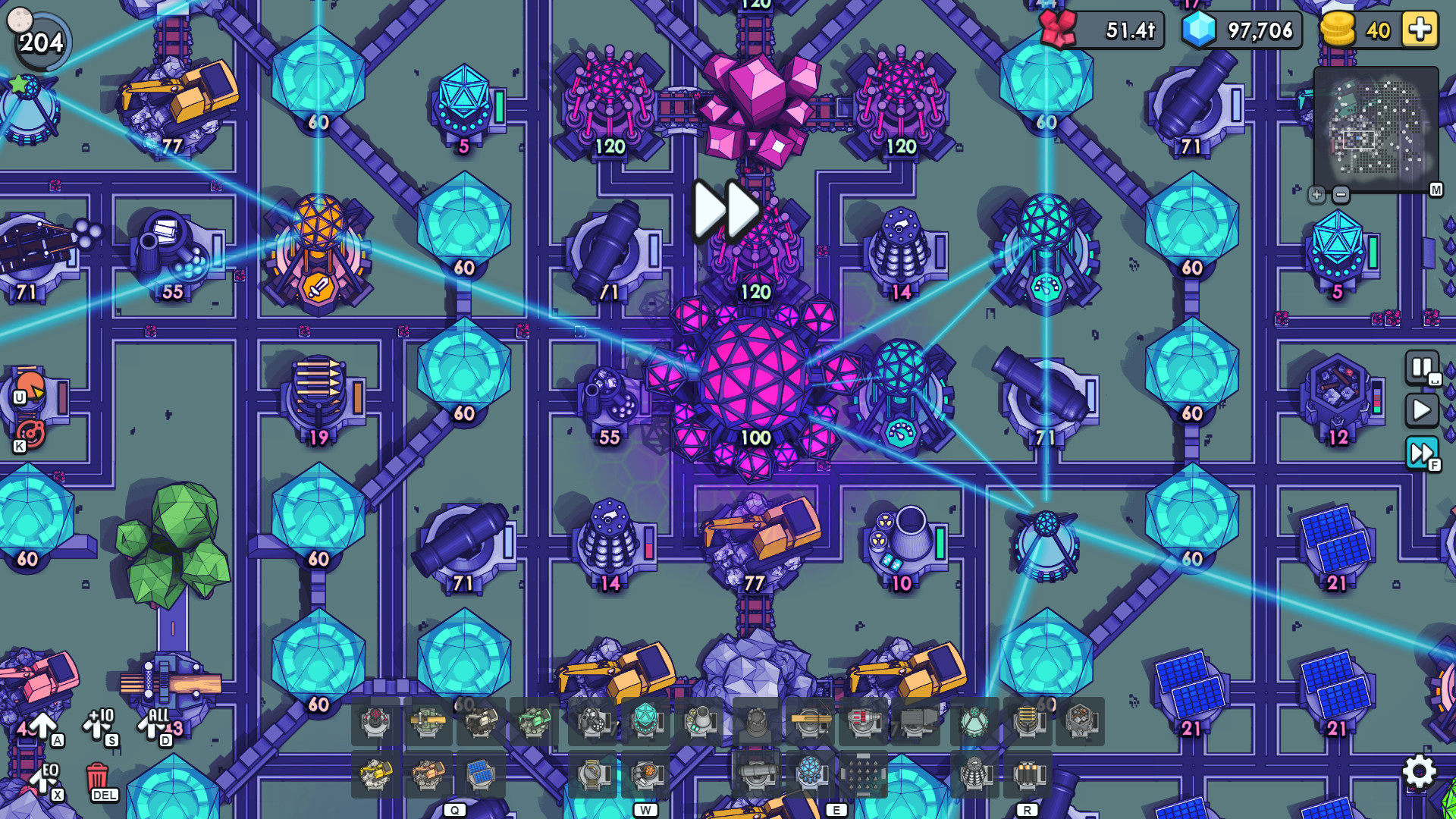Switch to the E build category

tap(837, 809)
